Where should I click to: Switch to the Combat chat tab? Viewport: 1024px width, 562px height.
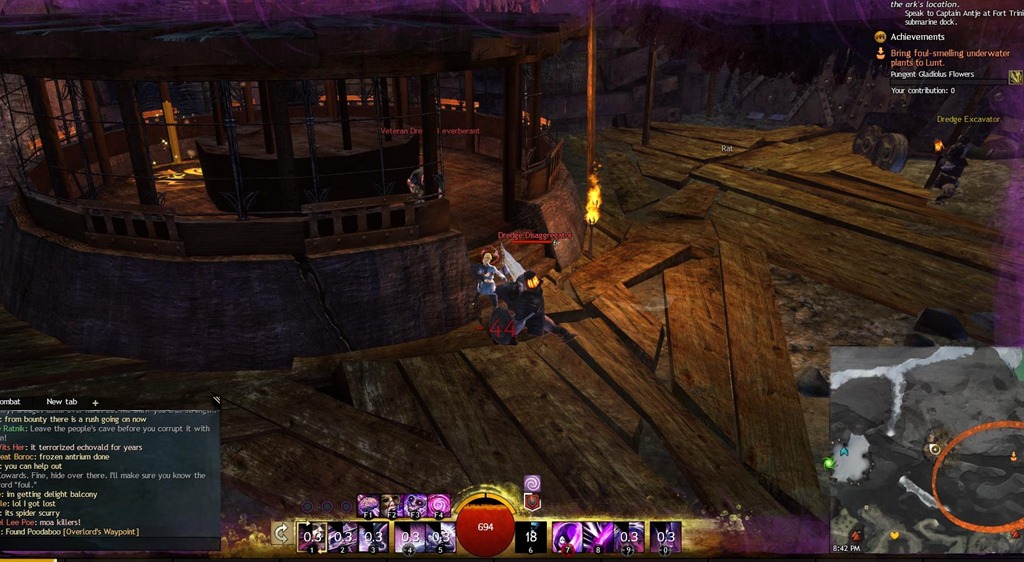(x=12, y=402)
